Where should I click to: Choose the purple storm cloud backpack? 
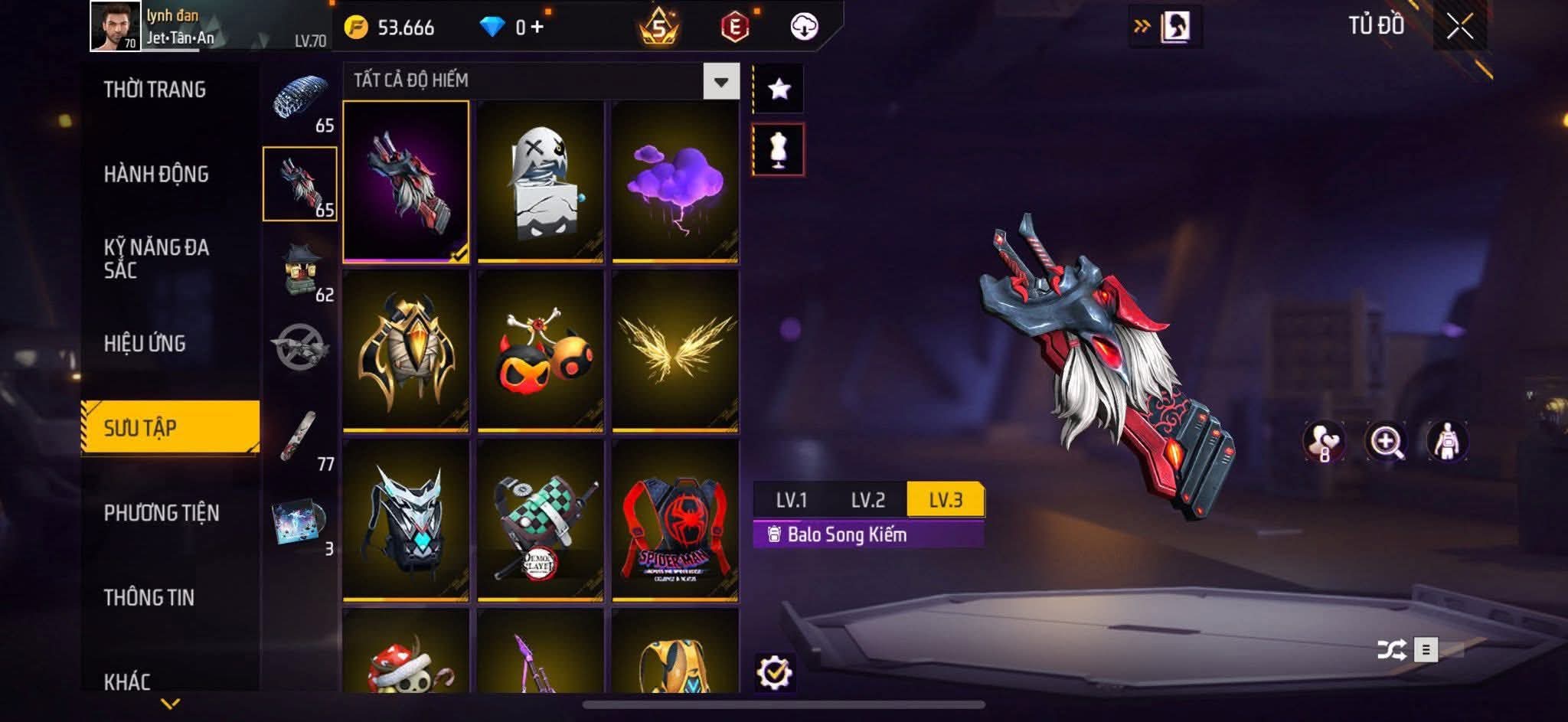(675, 182)
